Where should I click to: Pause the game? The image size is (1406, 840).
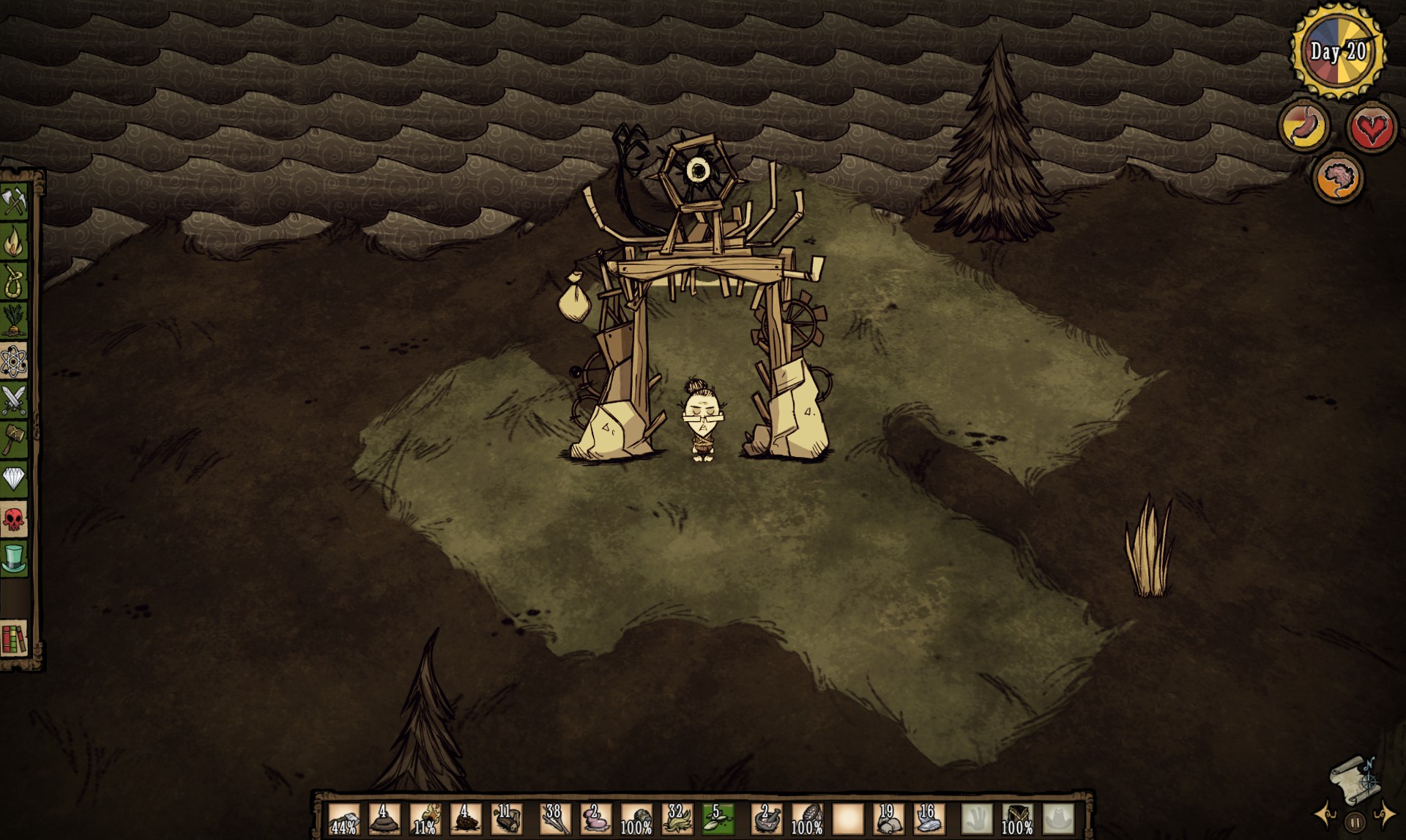[1355, 822]
